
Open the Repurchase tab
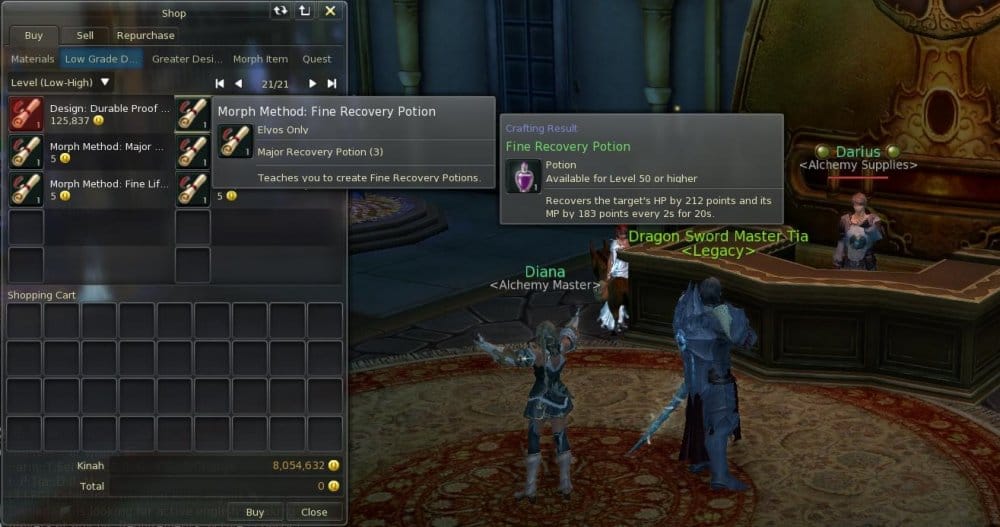145,36
